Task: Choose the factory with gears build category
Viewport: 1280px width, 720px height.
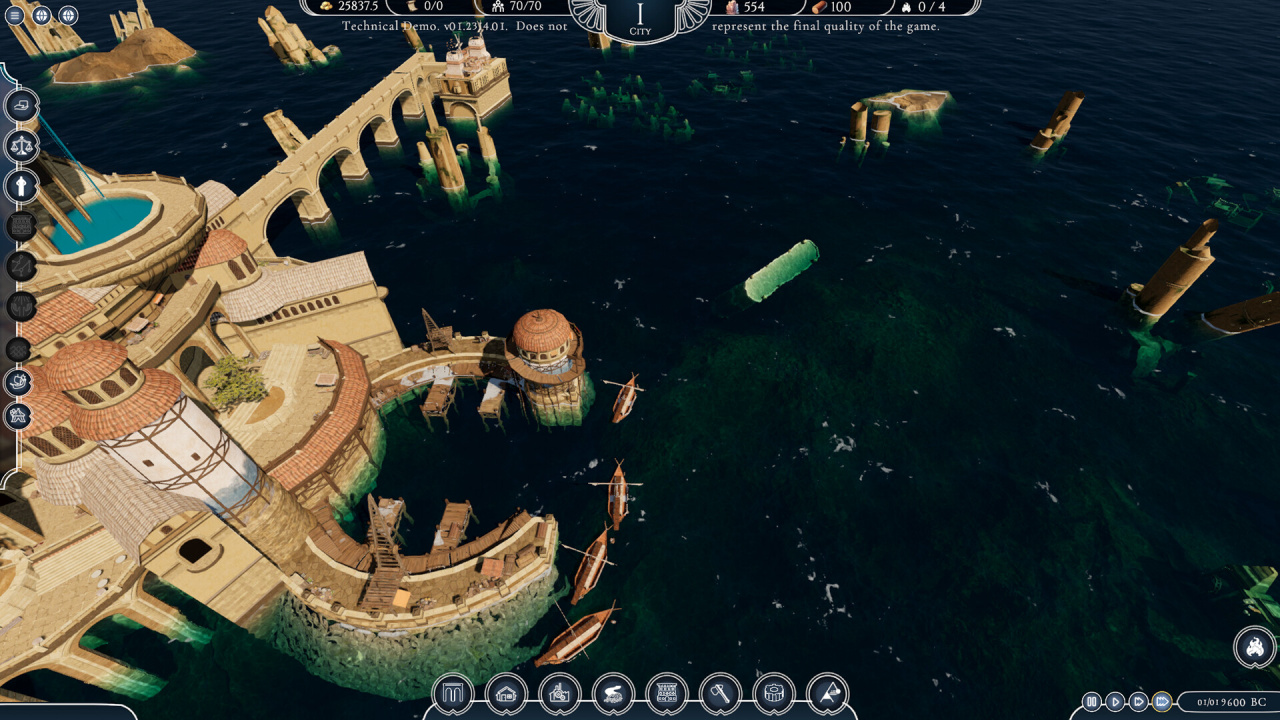Action: [x=560, y=693]
